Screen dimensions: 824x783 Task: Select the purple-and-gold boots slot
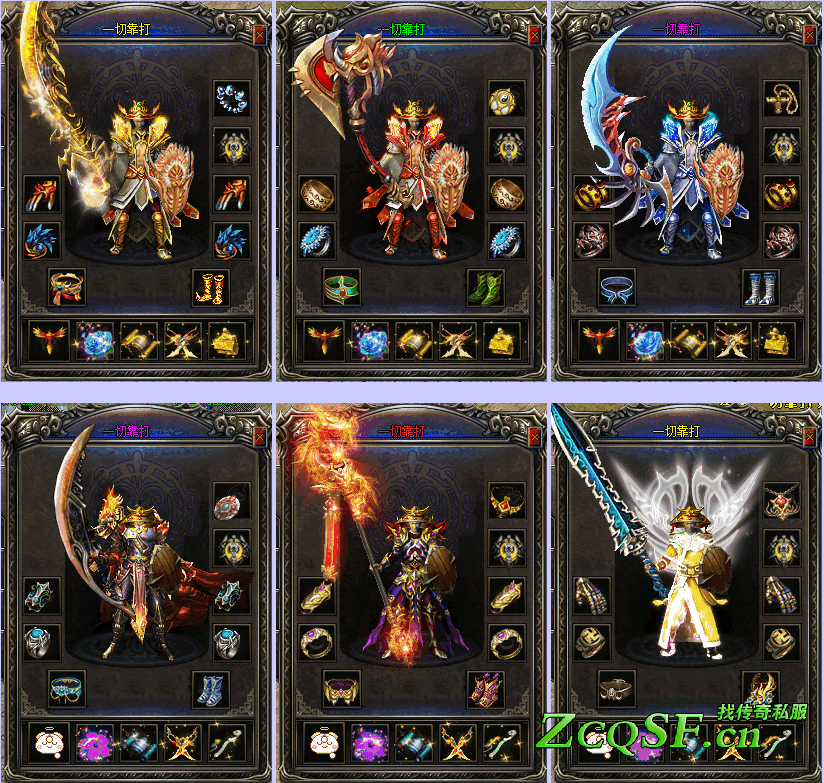(486, 688)
